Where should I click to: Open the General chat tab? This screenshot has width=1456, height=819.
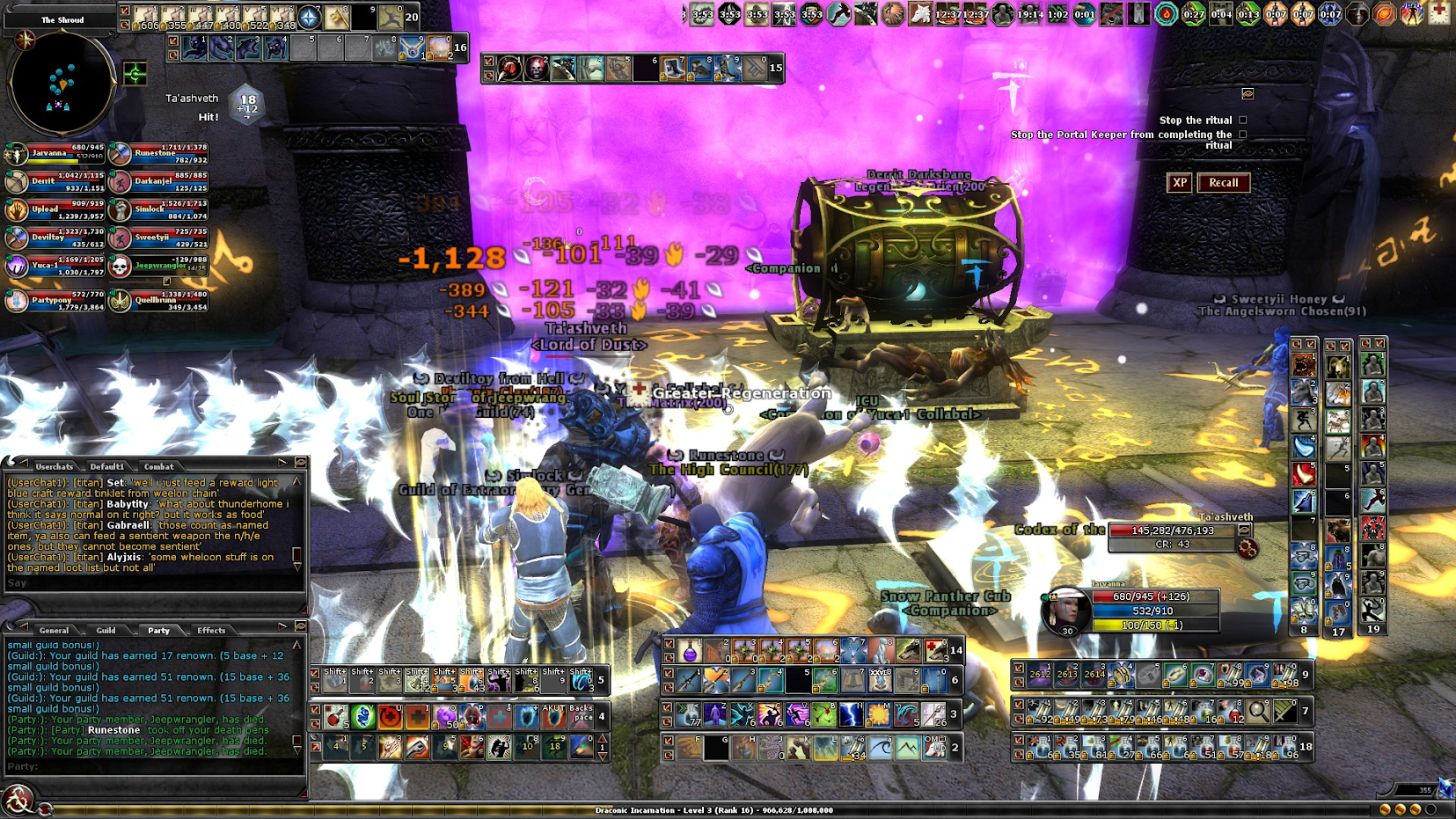tap(54, 630)
